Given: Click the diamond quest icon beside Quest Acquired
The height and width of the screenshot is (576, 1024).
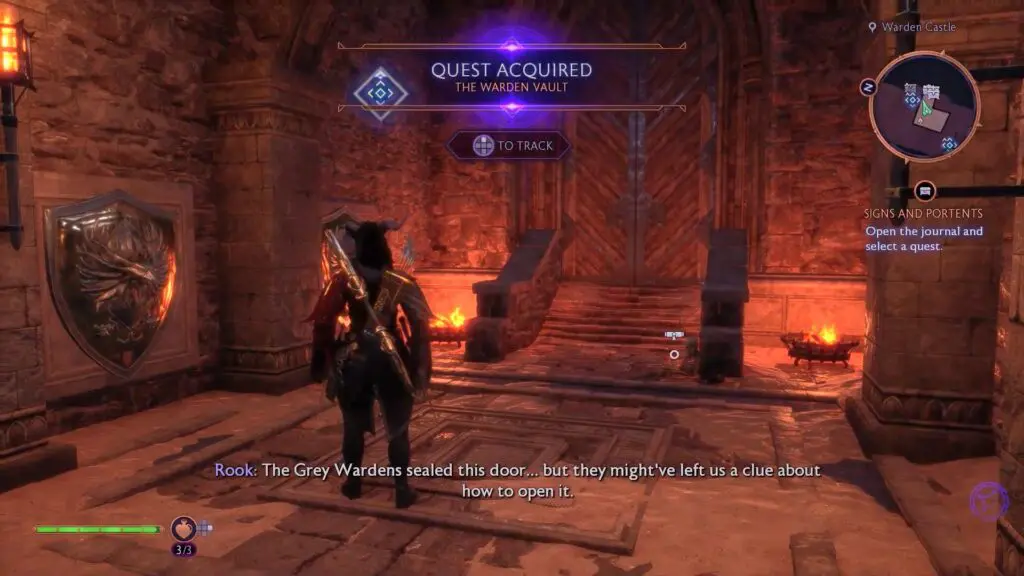Looking at the screenshot, I should pos(381,93).
